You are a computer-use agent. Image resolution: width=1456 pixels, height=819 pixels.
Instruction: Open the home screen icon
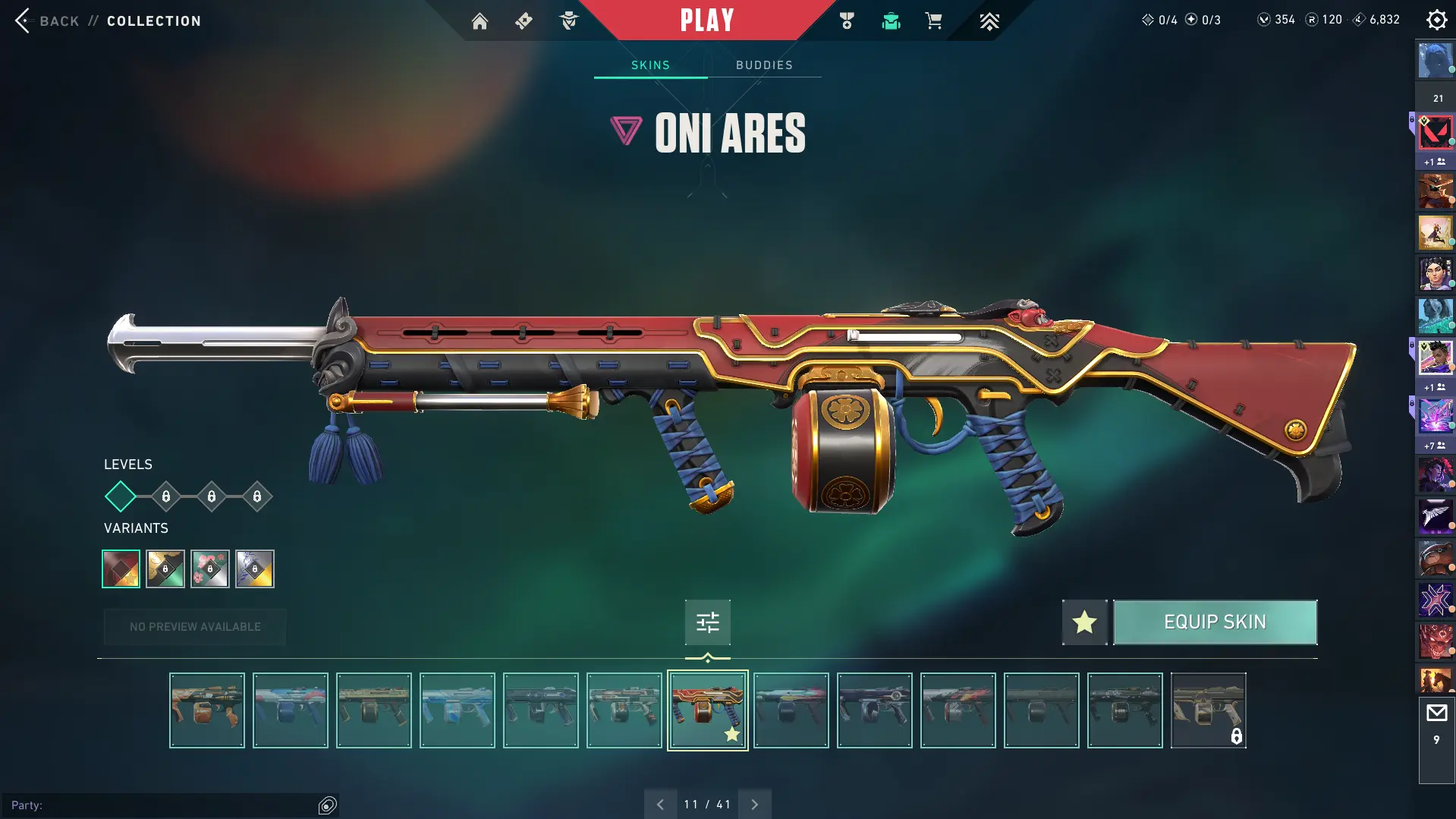(x=480, y=21)
